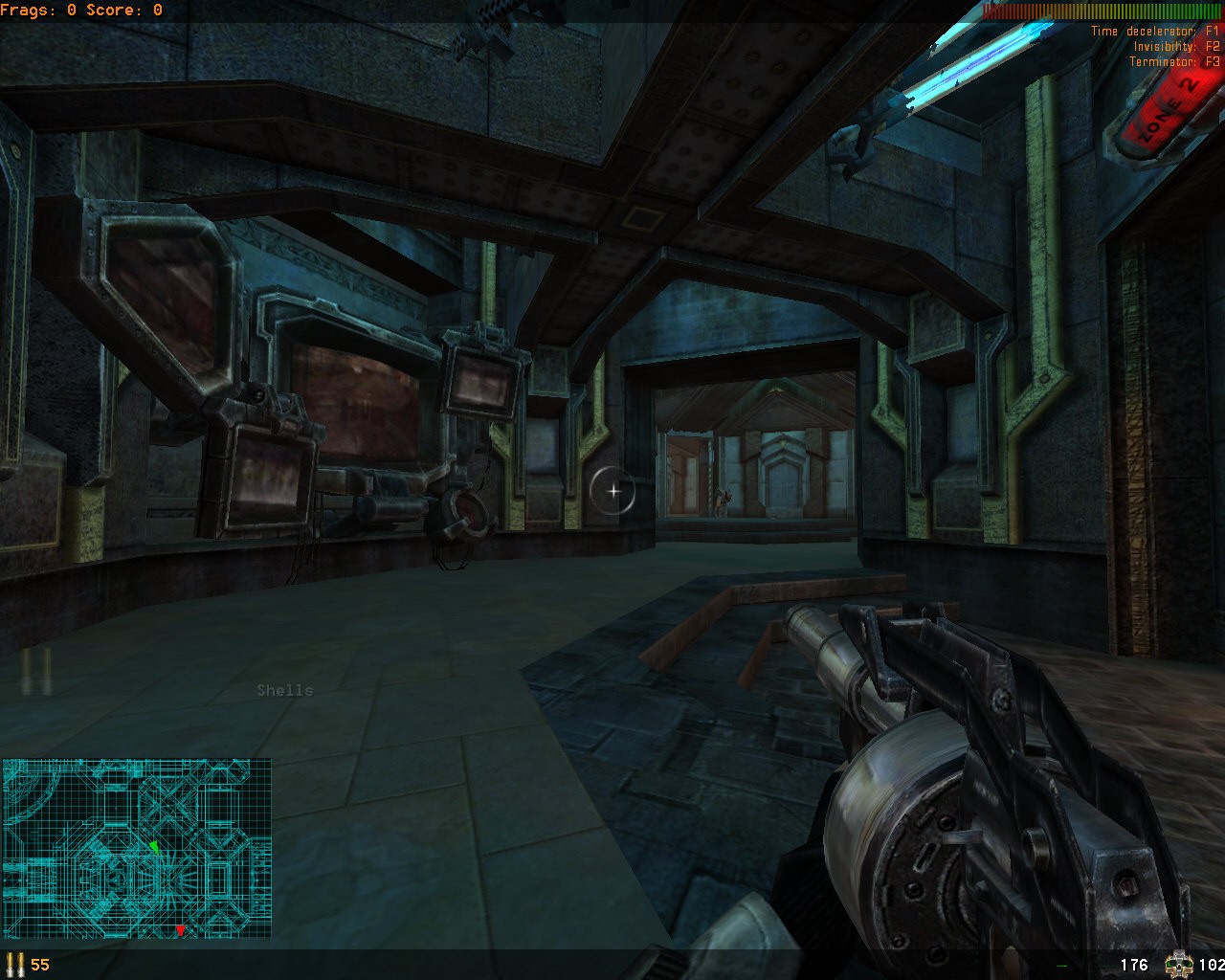Click the cyan wireframe minimap
The width and height of the screenshot is (1225, 980).
point(137,848)
